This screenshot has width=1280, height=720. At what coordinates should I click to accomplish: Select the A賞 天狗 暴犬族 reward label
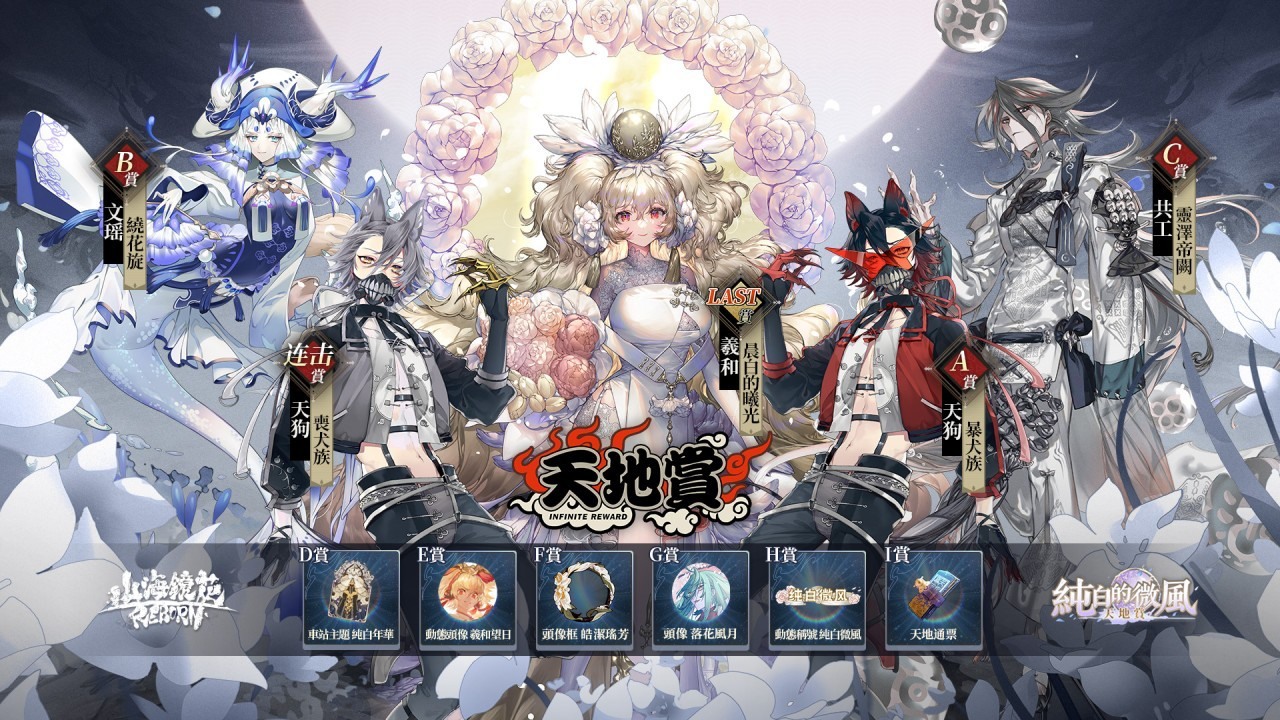point(961,412)
